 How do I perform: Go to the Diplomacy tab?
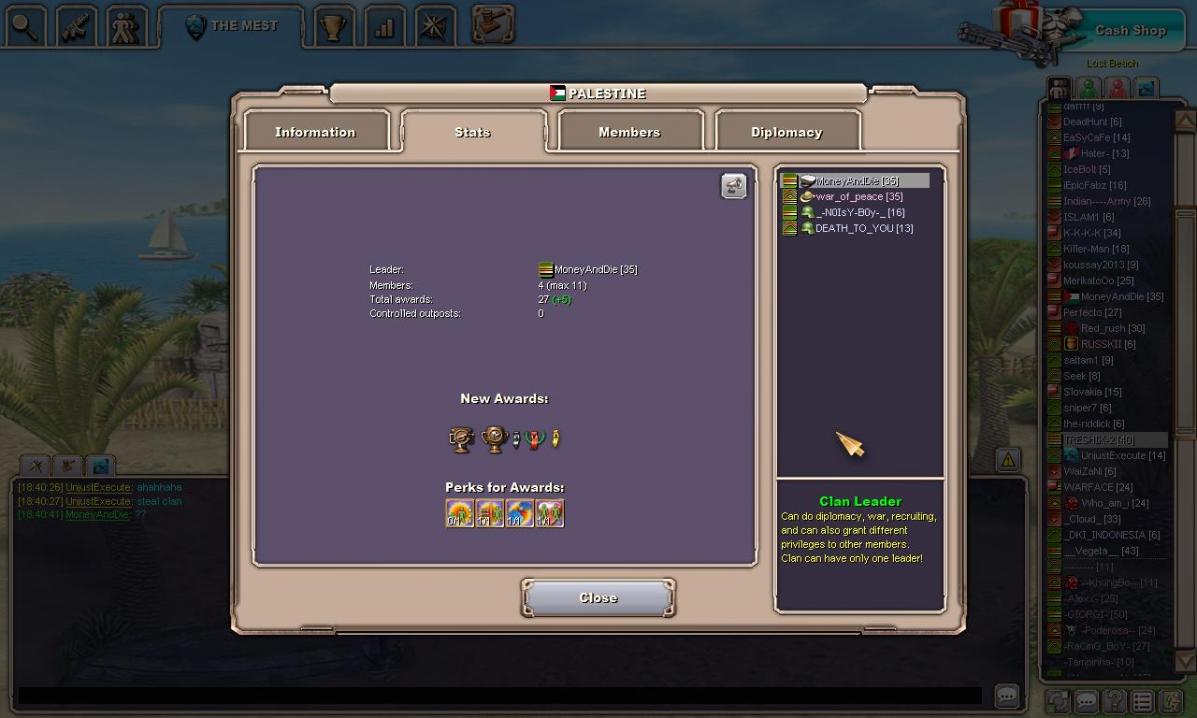[786, 132]
